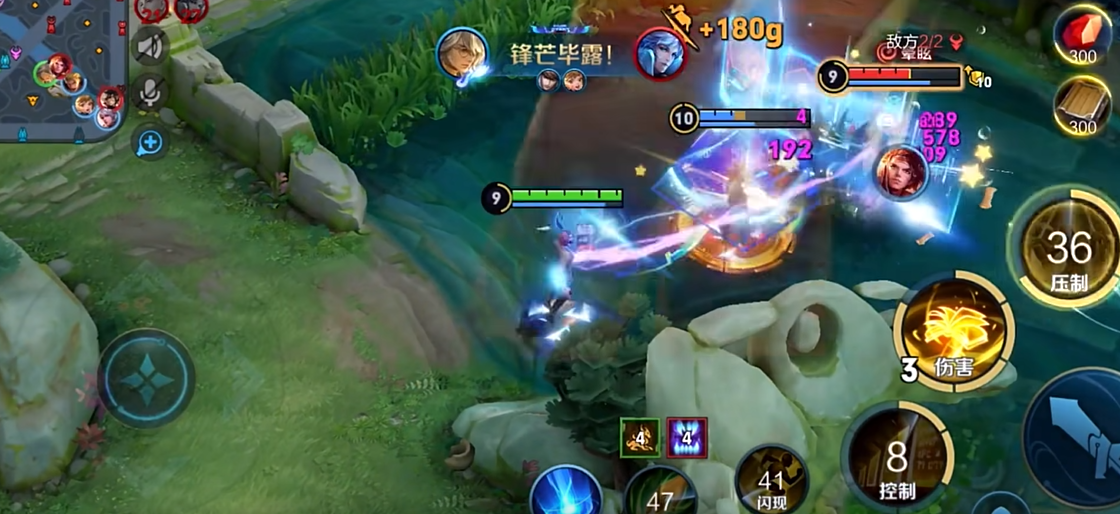This screenshot has height=514, width=1120.
Task: Cast the 伤害 damage skill
Action: [953, 333]
